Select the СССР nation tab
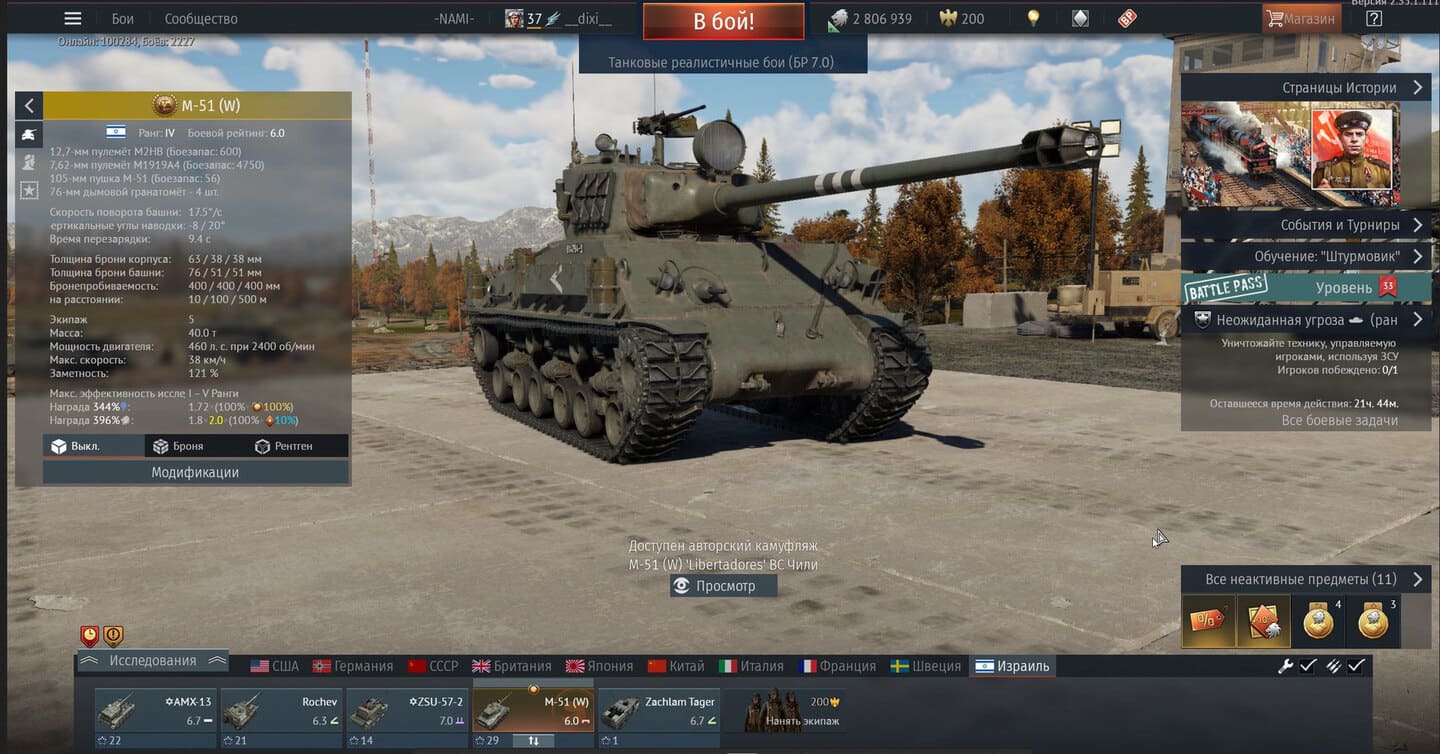 click(433, 666)
